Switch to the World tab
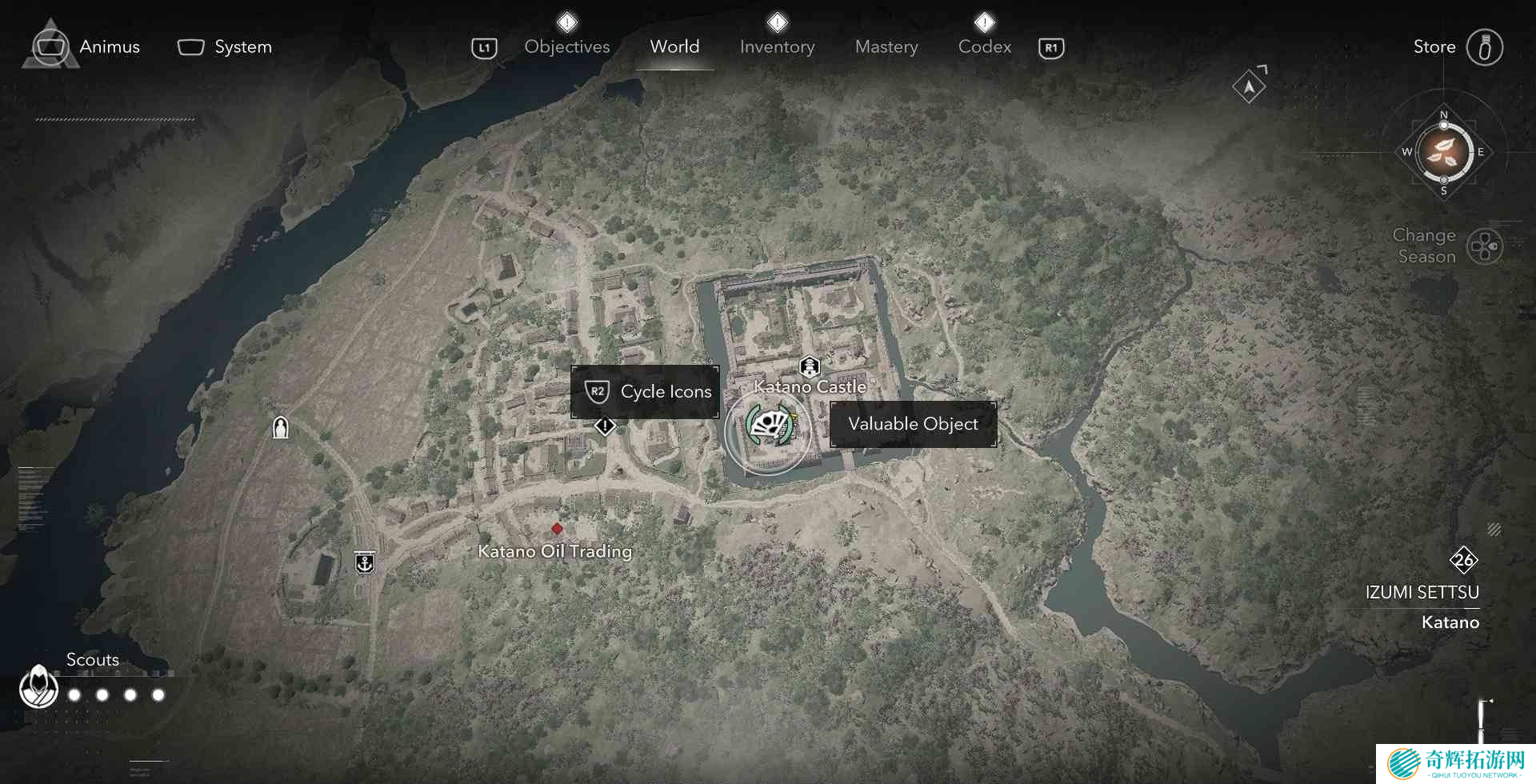Image resolution: width=1536 pixels, height=784 pixels. (674, 47)
